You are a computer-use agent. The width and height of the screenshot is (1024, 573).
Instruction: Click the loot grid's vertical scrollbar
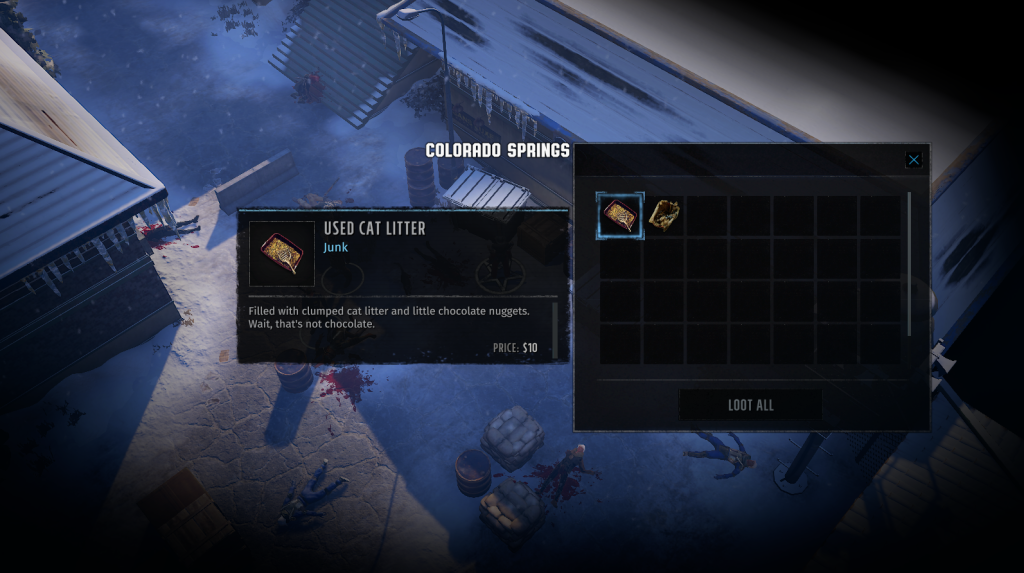coord(909,265)
